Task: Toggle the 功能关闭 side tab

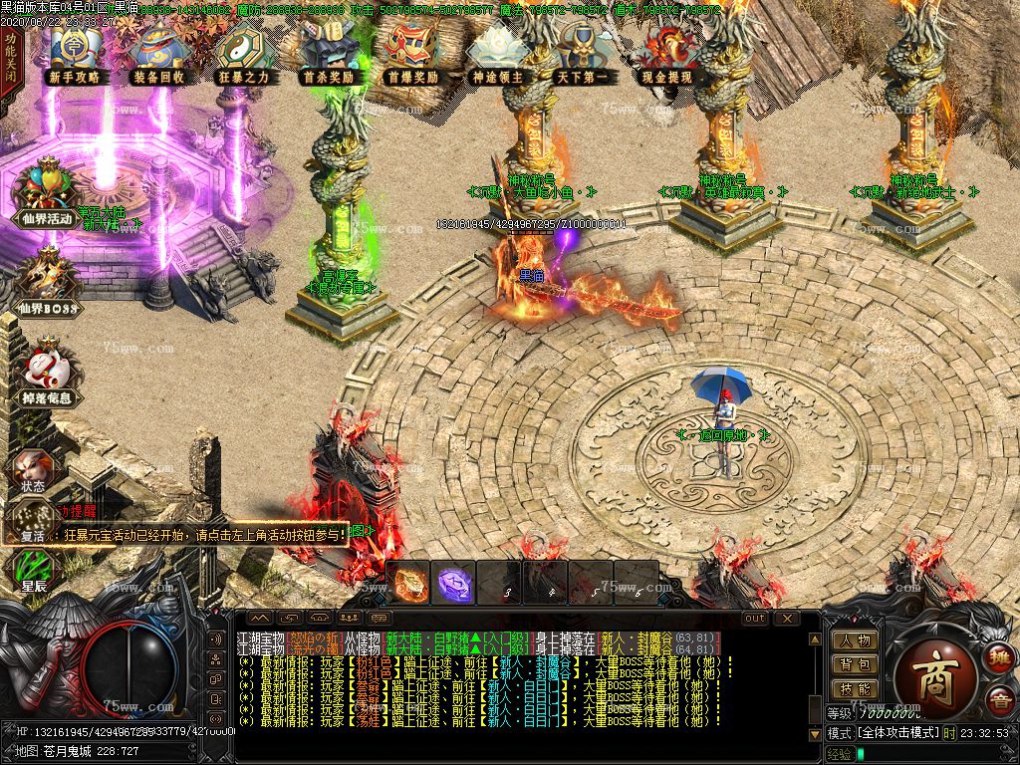Action: [x=9, y=62]
